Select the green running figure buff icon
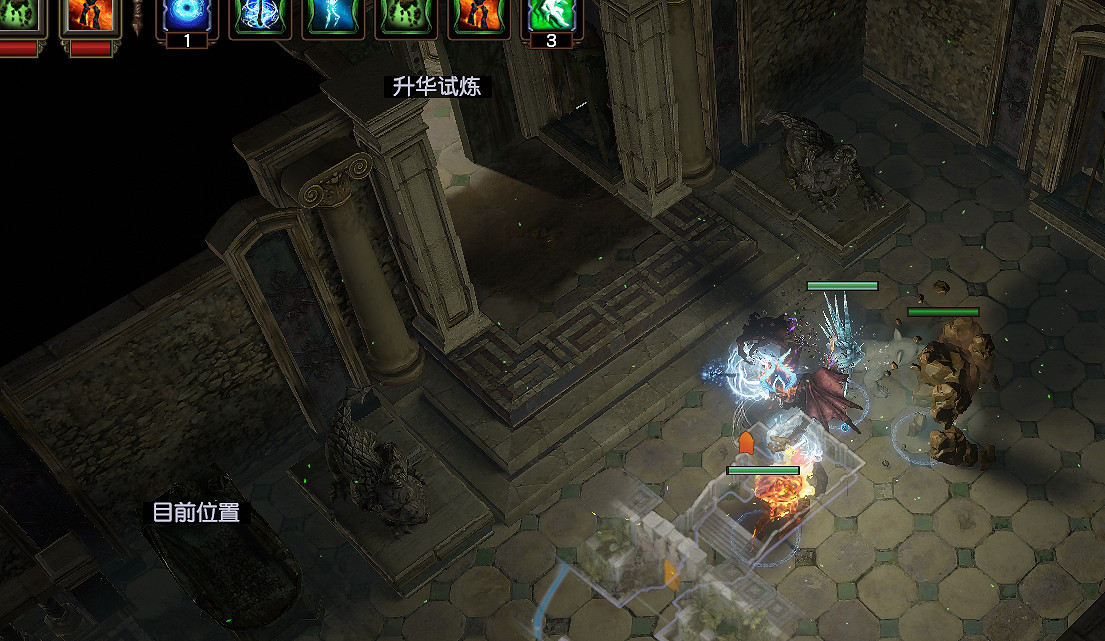 [552, 16]
